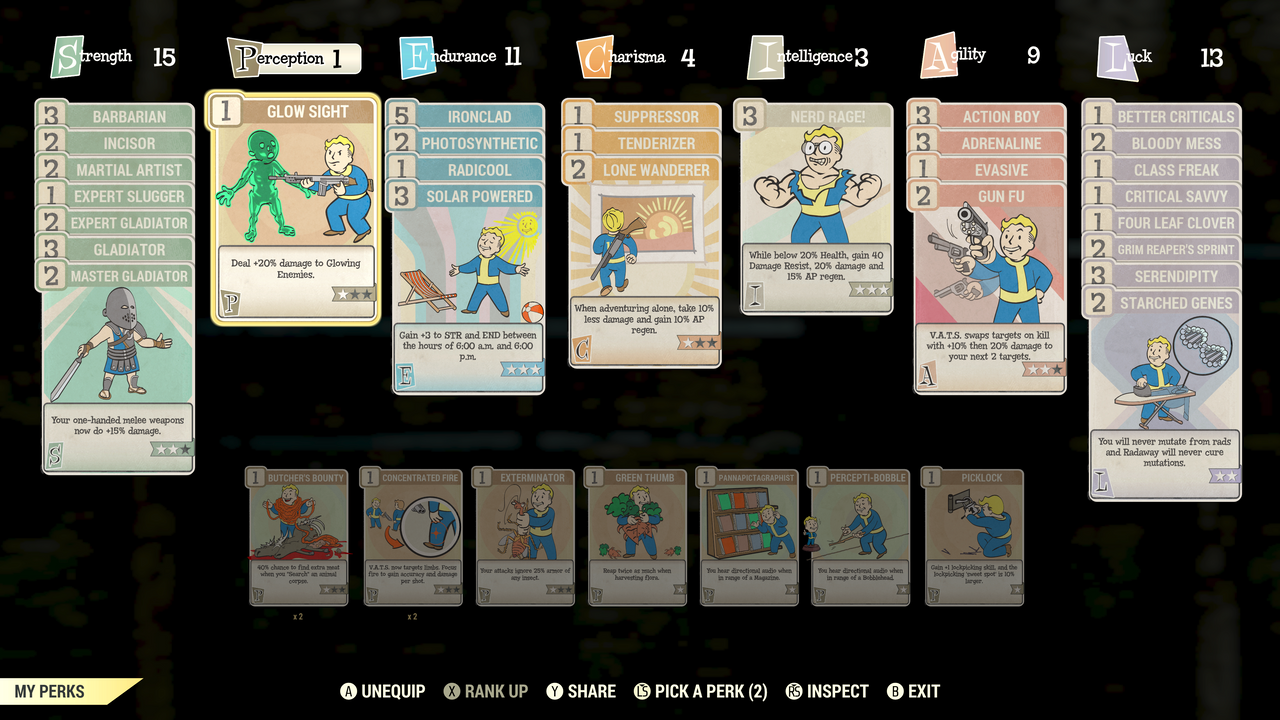Click the Butcher's Bounty card thumbnail
The width and height of the screenshot is (1280, 720).
click(x=298, y=538)
